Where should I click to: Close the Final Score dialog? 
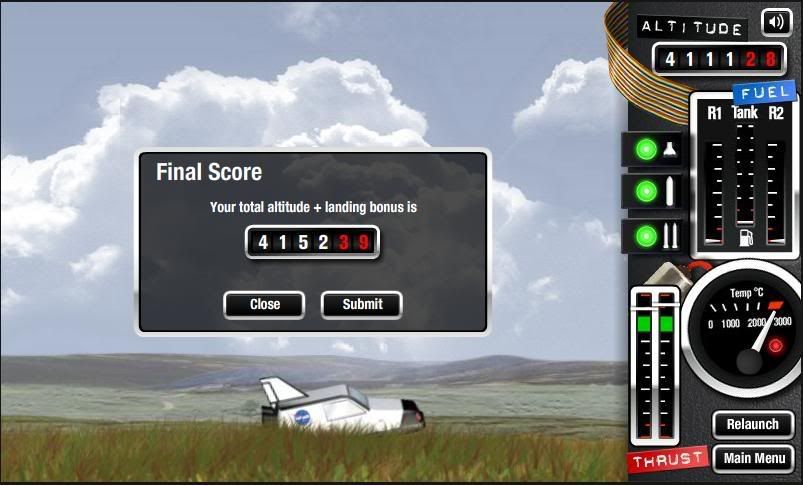pyautogui.click(x=264, y=304)
